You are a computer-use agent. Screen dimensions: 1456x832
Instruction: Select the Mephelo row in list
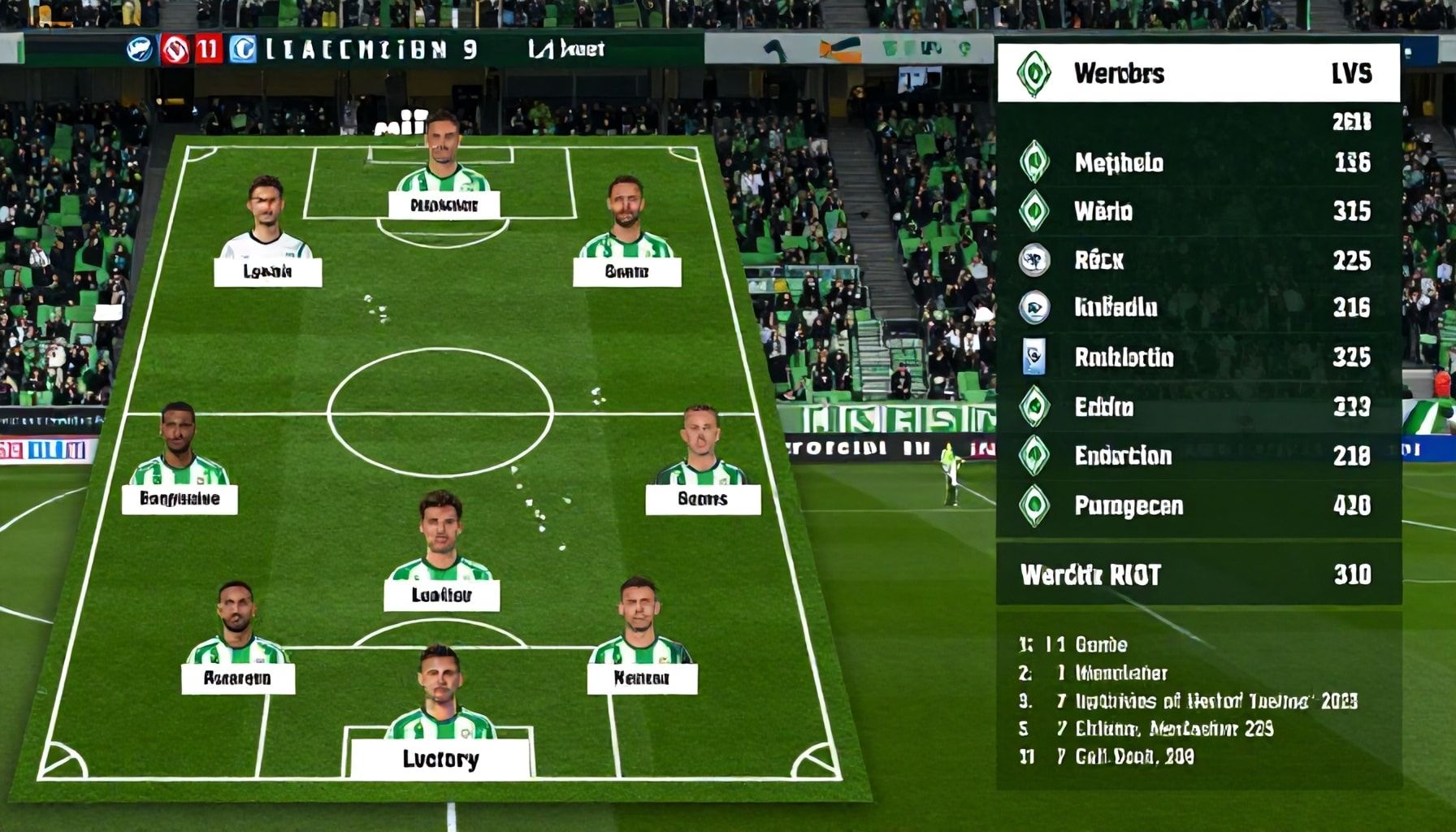(x=1198, y=162)
